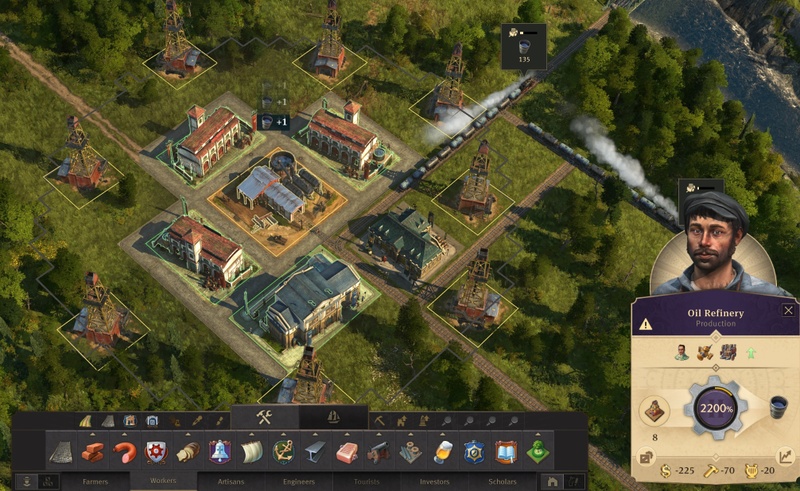This screenshot has width=800, height=491.
Task: Open the hammer and wrench construction tab
Action: (265, 418)
